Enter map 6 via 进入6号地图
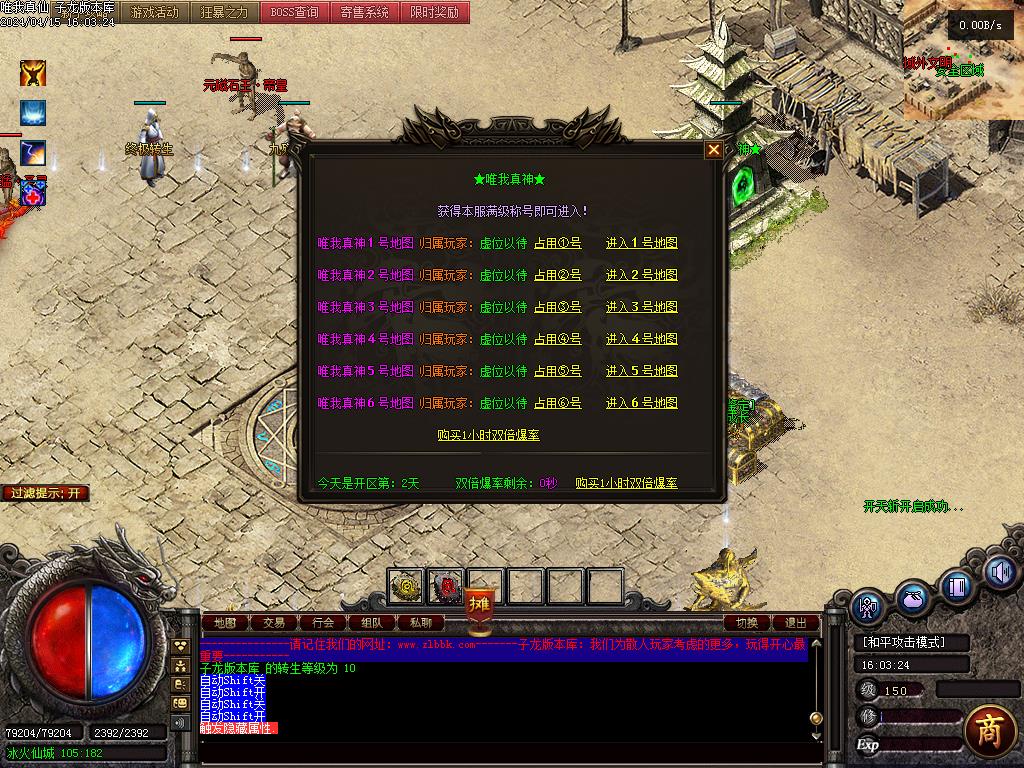 click(x=641, y=403)
